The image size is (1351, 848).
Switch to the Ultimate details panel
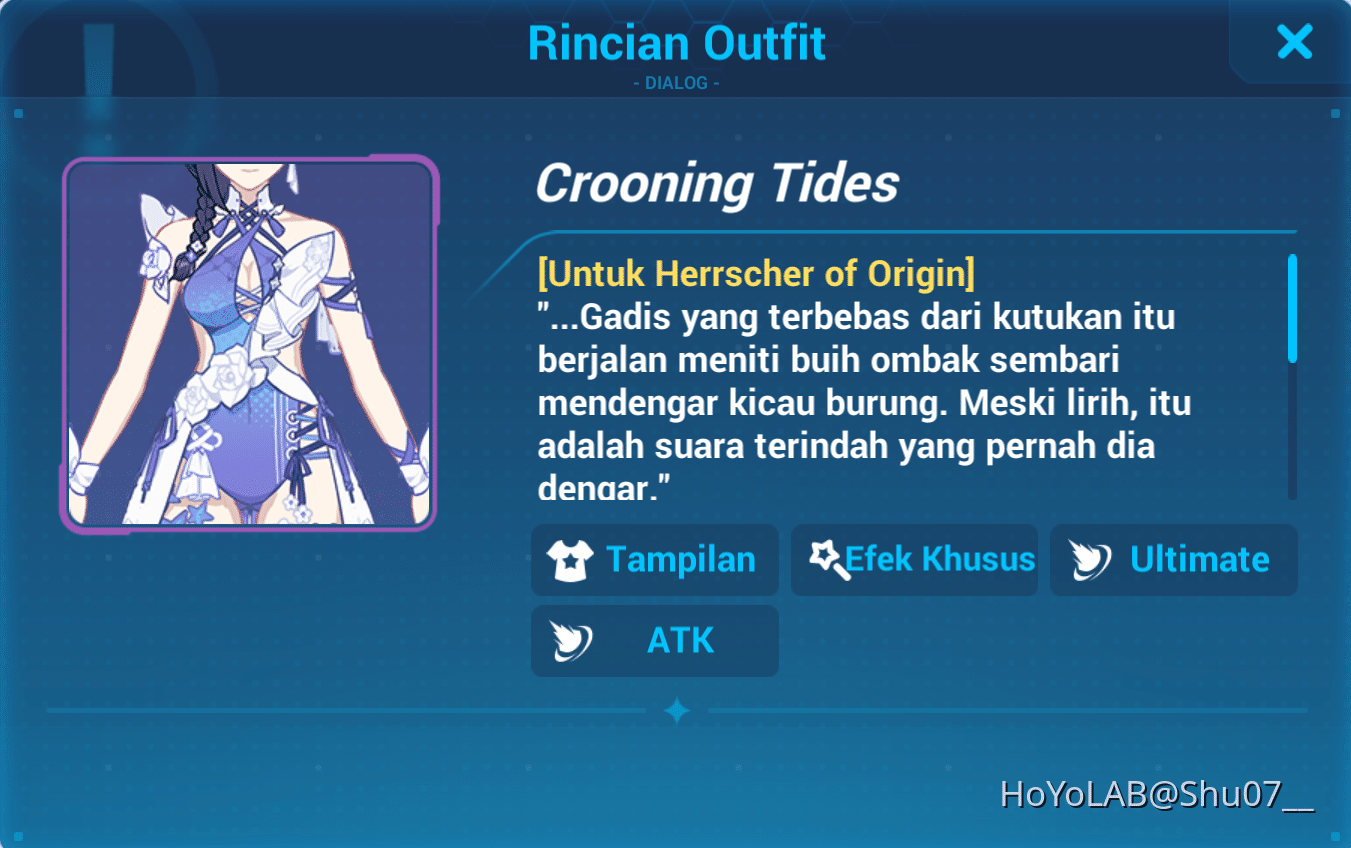pyautogui.click(x=1173, y=560)
